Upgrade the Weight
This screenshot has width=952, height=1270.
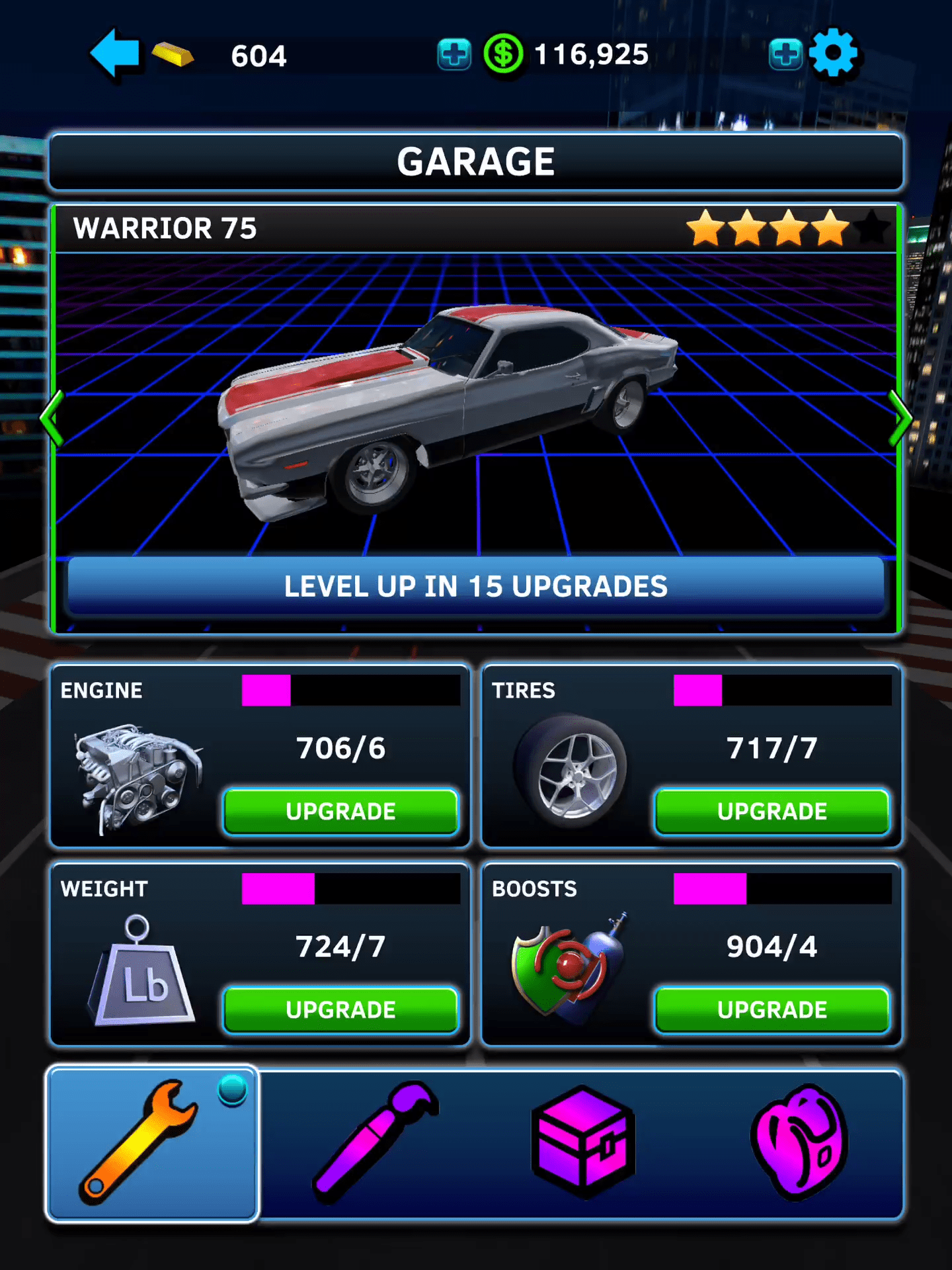[x=340, y=1009]
